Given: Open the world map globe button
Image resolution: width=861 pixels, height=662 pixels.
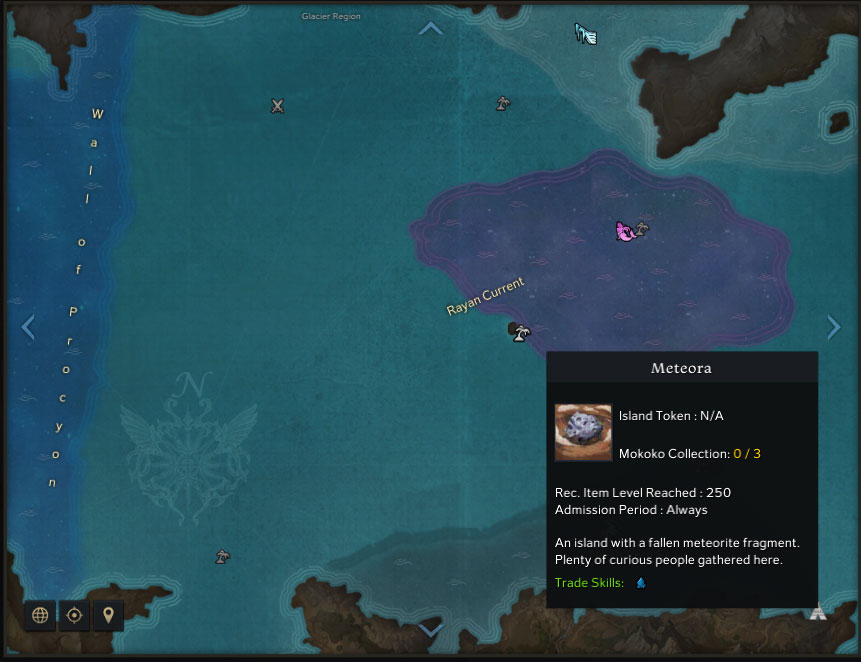Looking at the screenshot, I should click(x=40, y=615).
